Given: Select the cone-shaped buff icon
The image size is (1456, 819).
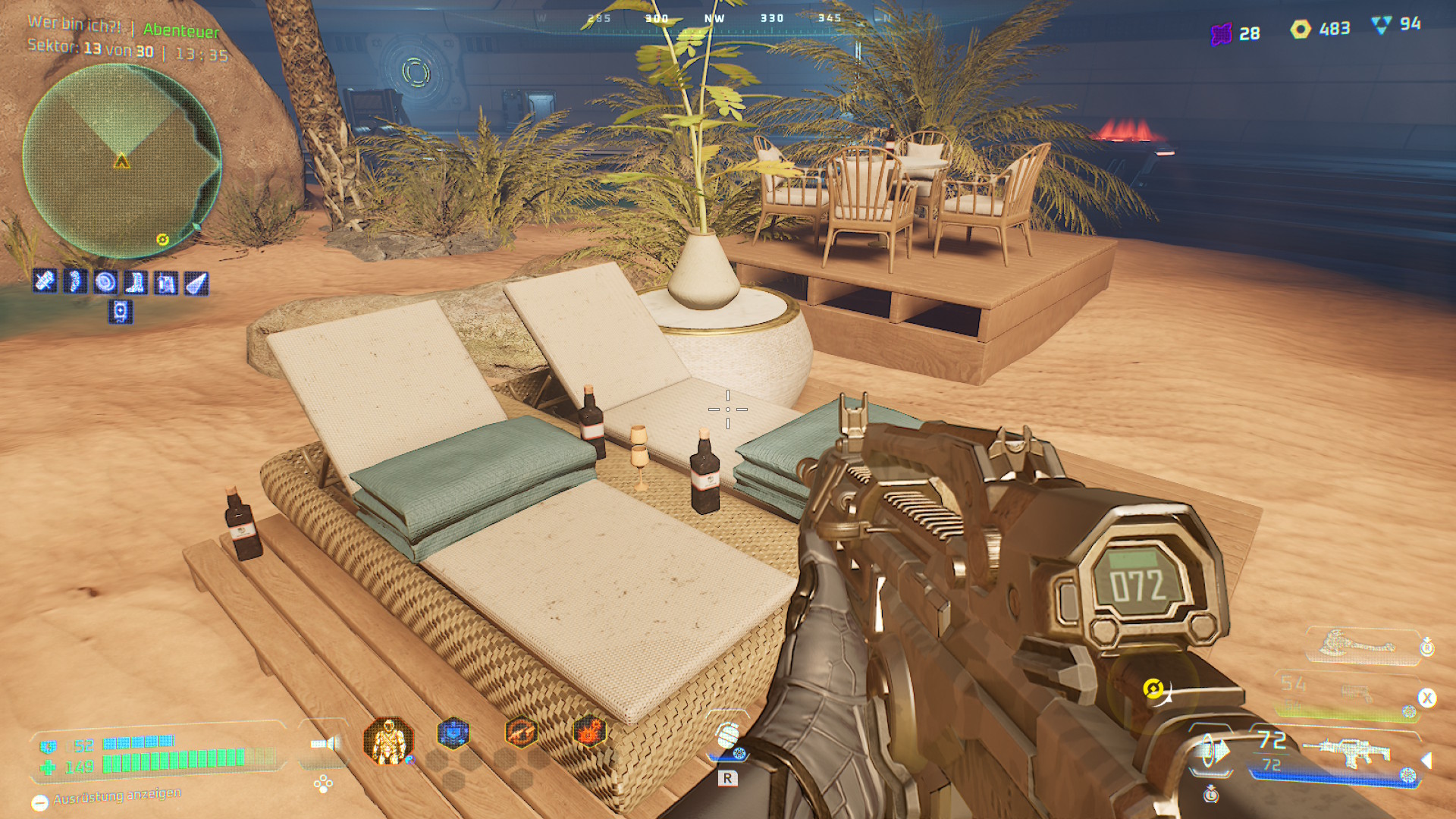Looking at the screenshot, I should (196, 284).
